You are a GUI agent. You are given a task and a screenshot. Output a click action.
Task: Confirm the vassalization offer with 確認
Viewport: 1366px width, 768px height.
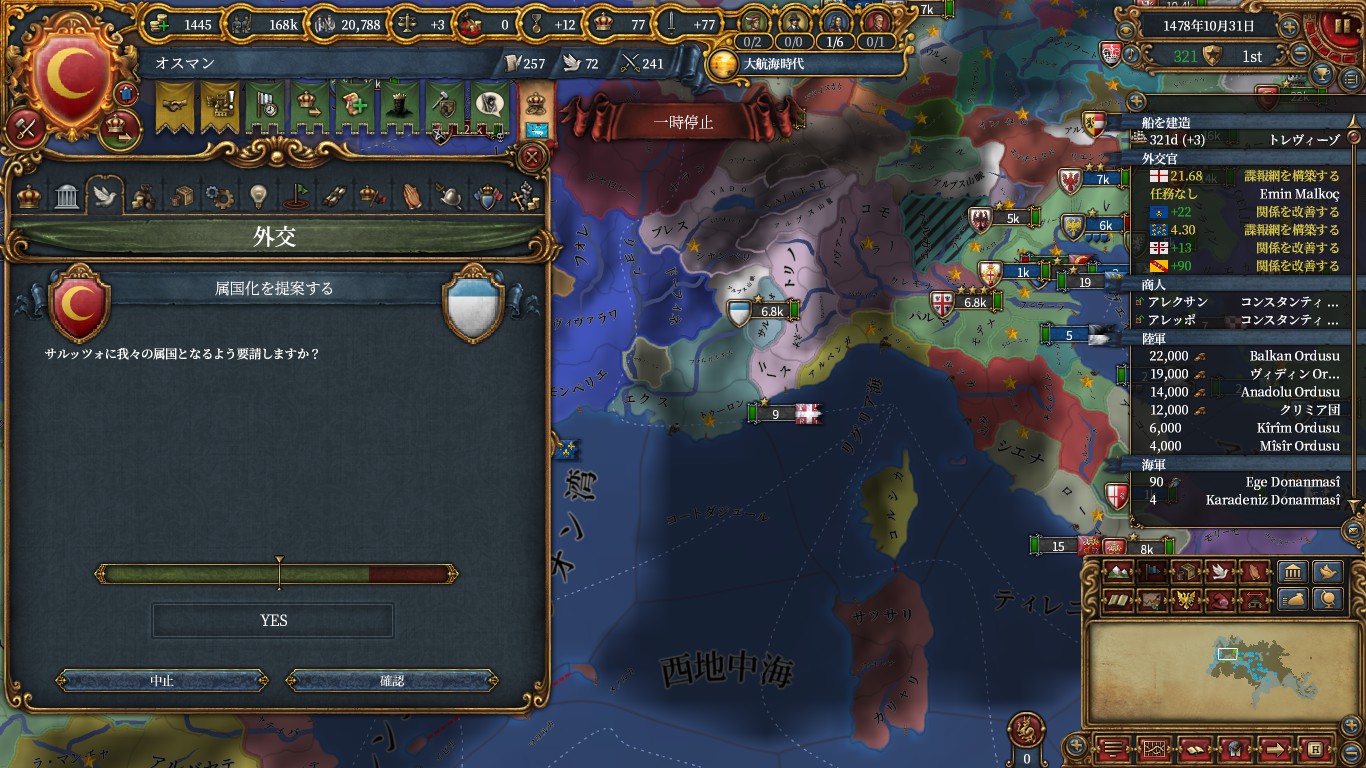click(392, 680)
